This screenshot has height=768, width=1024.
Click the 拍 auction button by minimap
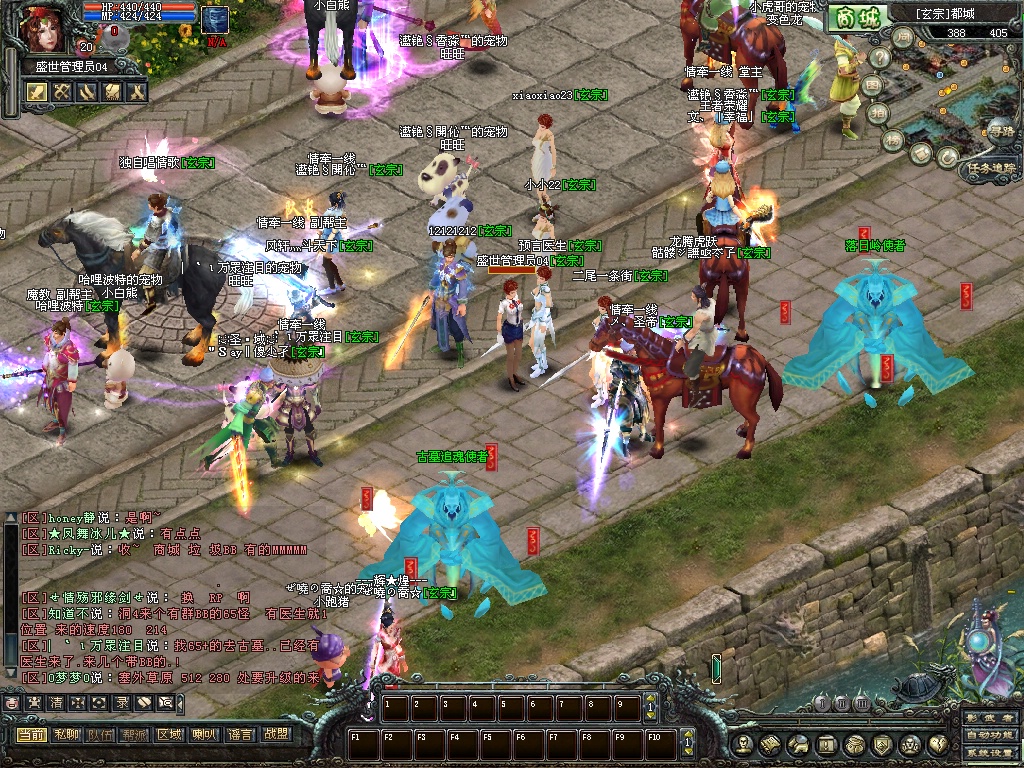pos(879,113)
